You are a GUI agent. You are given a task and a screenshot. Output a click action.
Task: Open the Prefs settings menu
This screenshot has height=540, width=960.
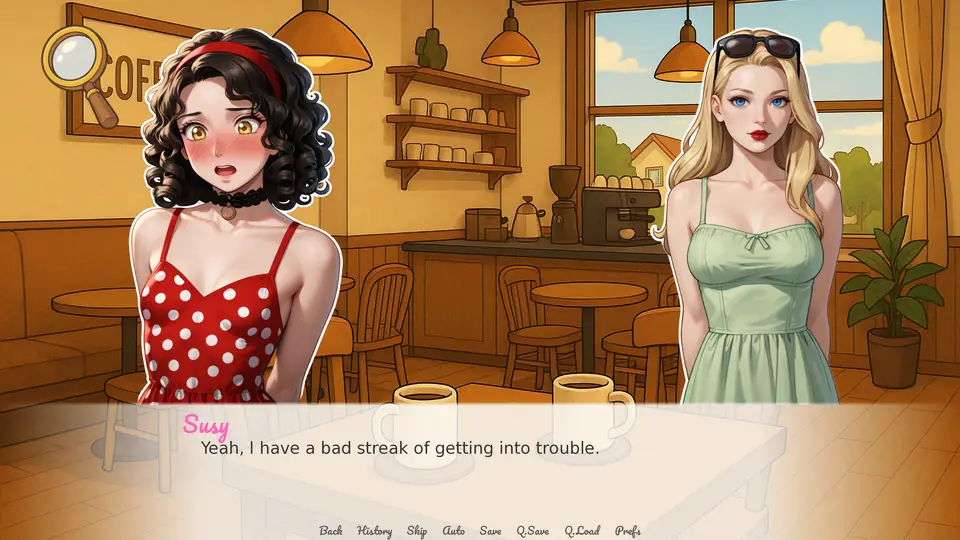click(x=628, y=531)
